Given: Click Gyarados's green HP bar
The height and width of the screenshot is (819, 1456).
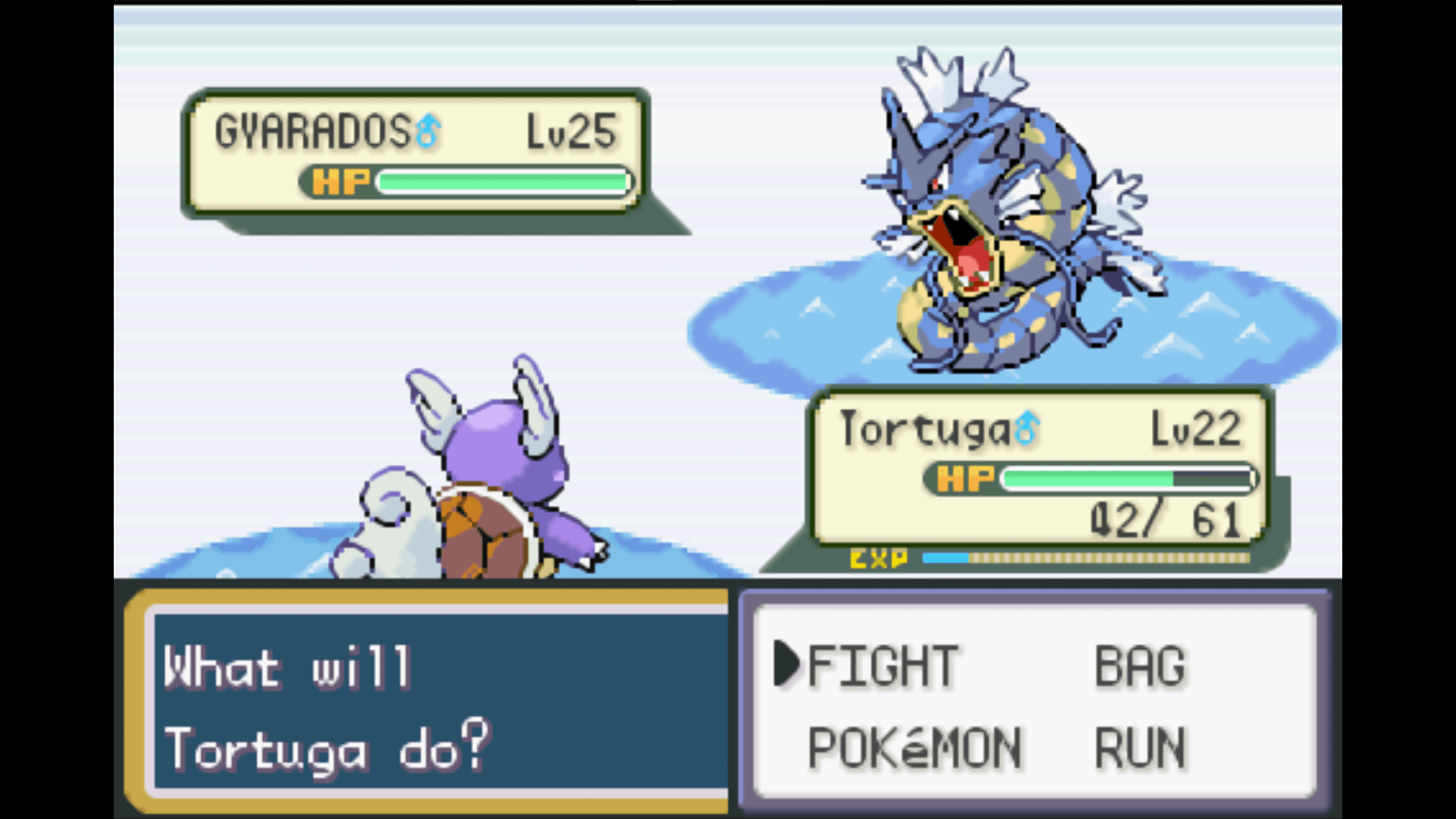Looking at the screenshot, I should (500, 182).
